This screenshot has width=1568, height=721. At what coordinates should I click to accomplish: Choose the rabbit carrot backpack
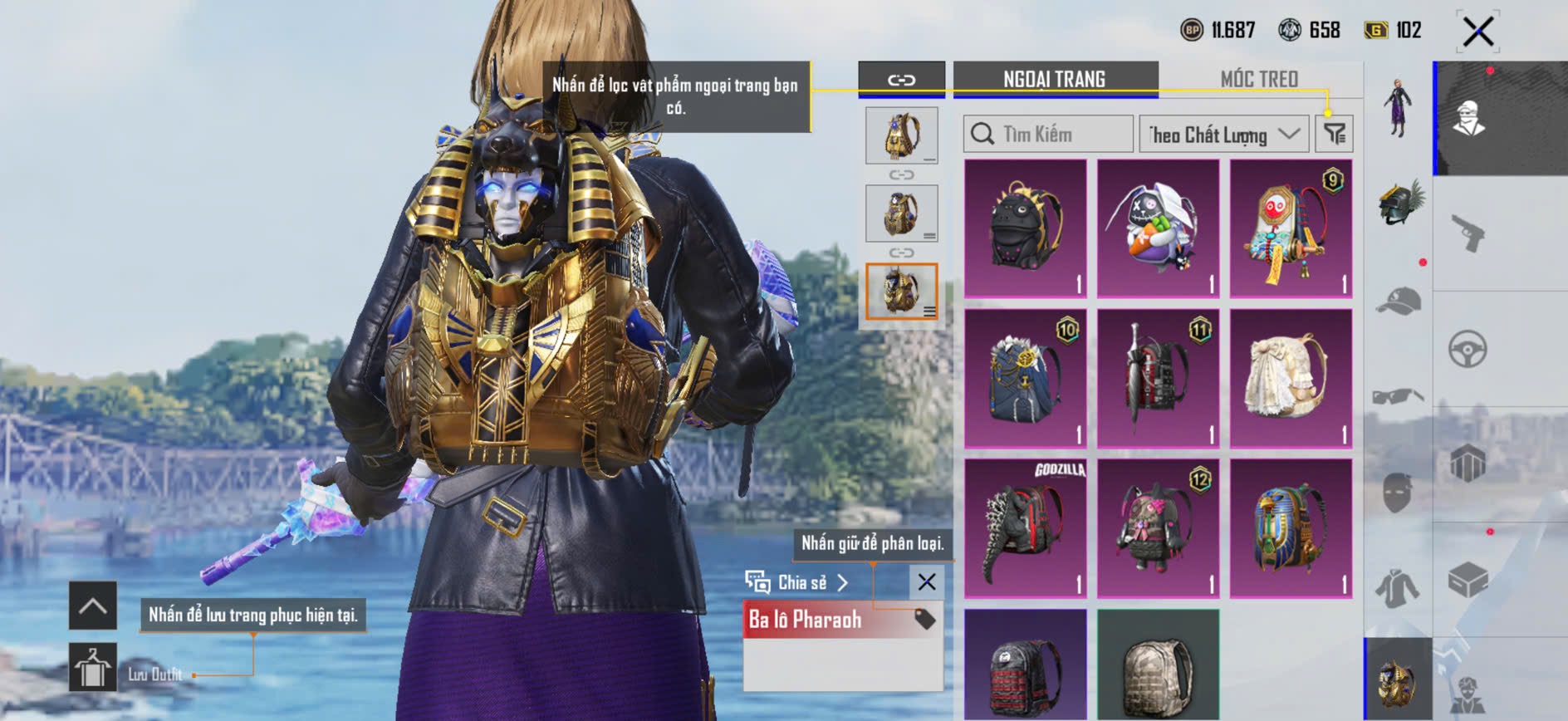(1158, 228)
